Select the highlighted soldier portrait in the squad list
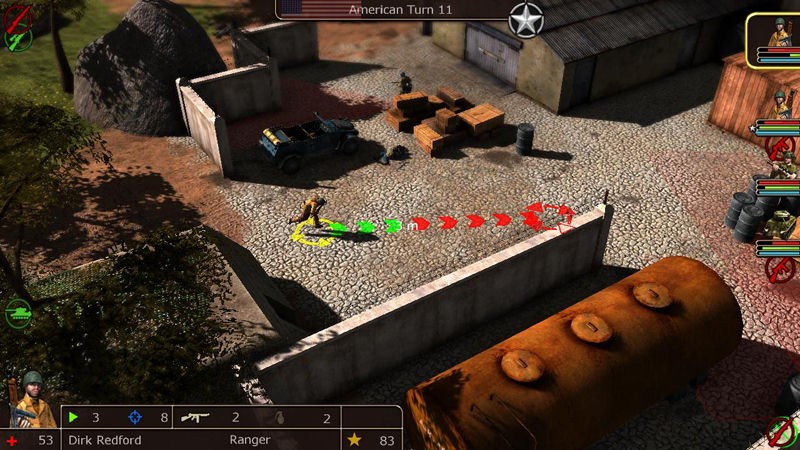Screen dimensions: 800x450 click(x=774, y=38)
